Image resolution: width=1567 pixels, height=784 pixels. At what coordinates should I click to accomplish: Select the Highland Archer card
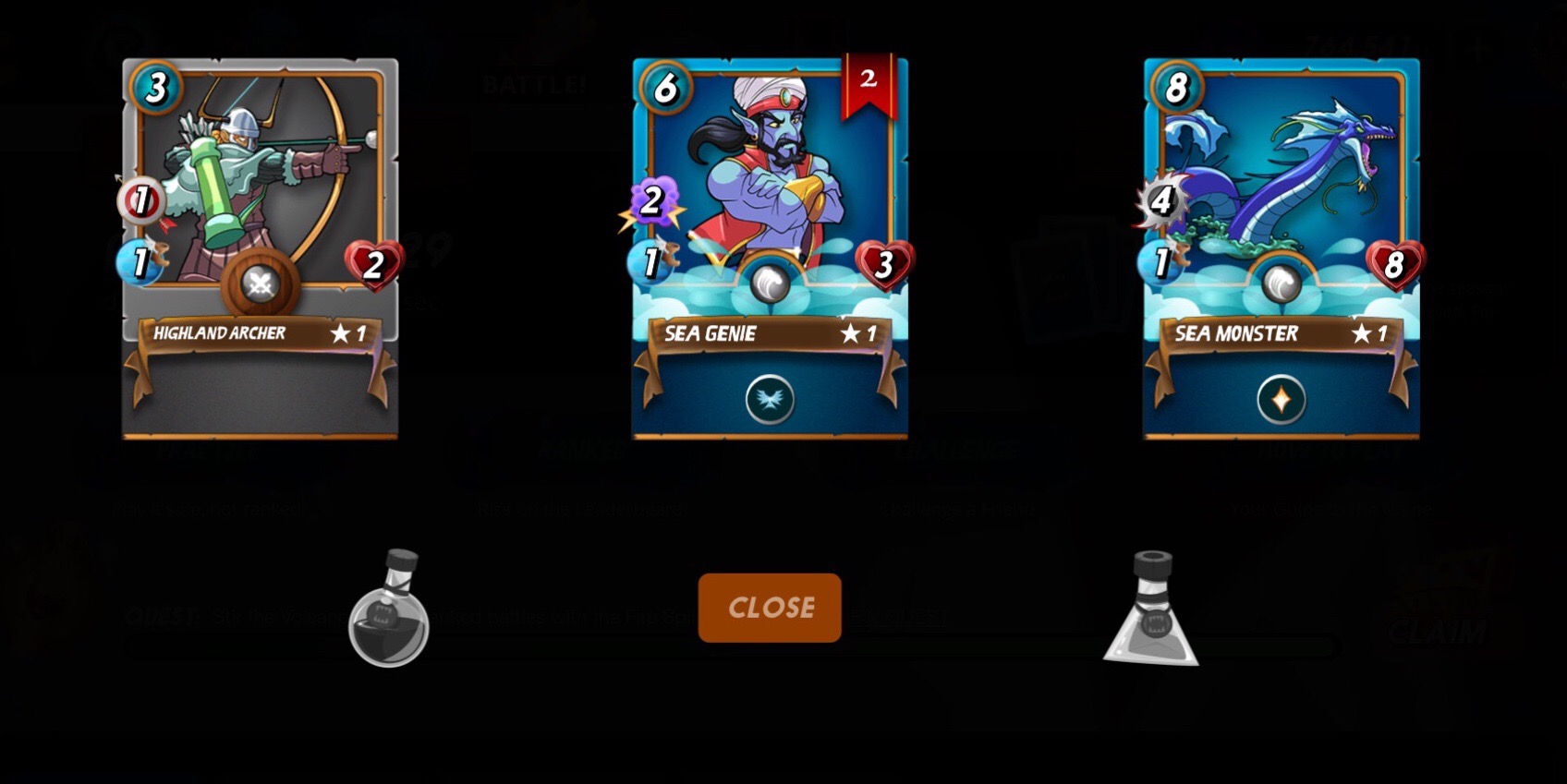pos(260,212)
